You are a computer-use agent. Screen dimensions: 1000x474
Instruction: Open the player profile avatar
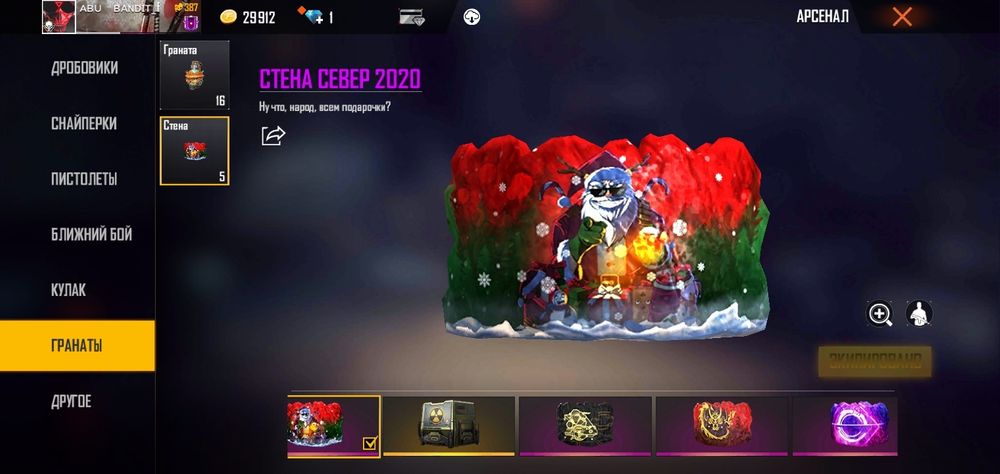(x=59, y=17)
